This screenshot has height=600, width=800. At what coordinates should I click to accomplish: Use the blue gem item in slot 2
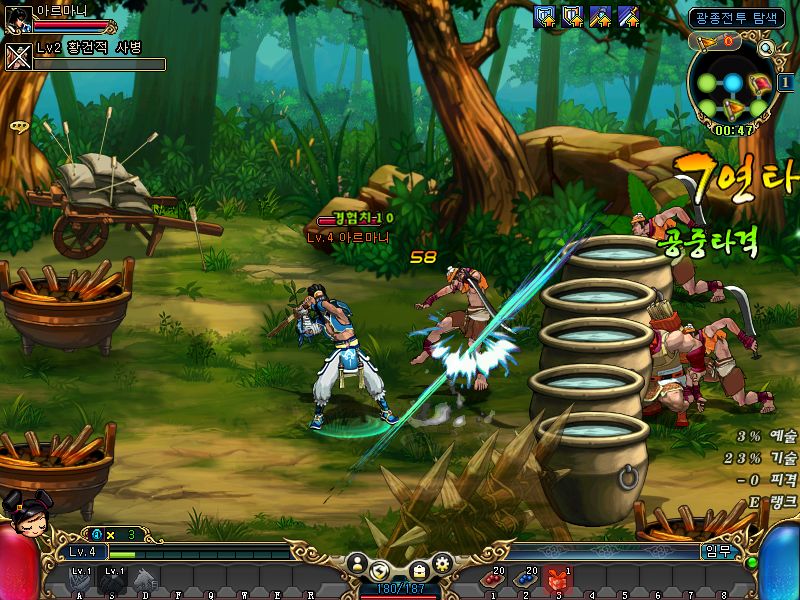526,579
